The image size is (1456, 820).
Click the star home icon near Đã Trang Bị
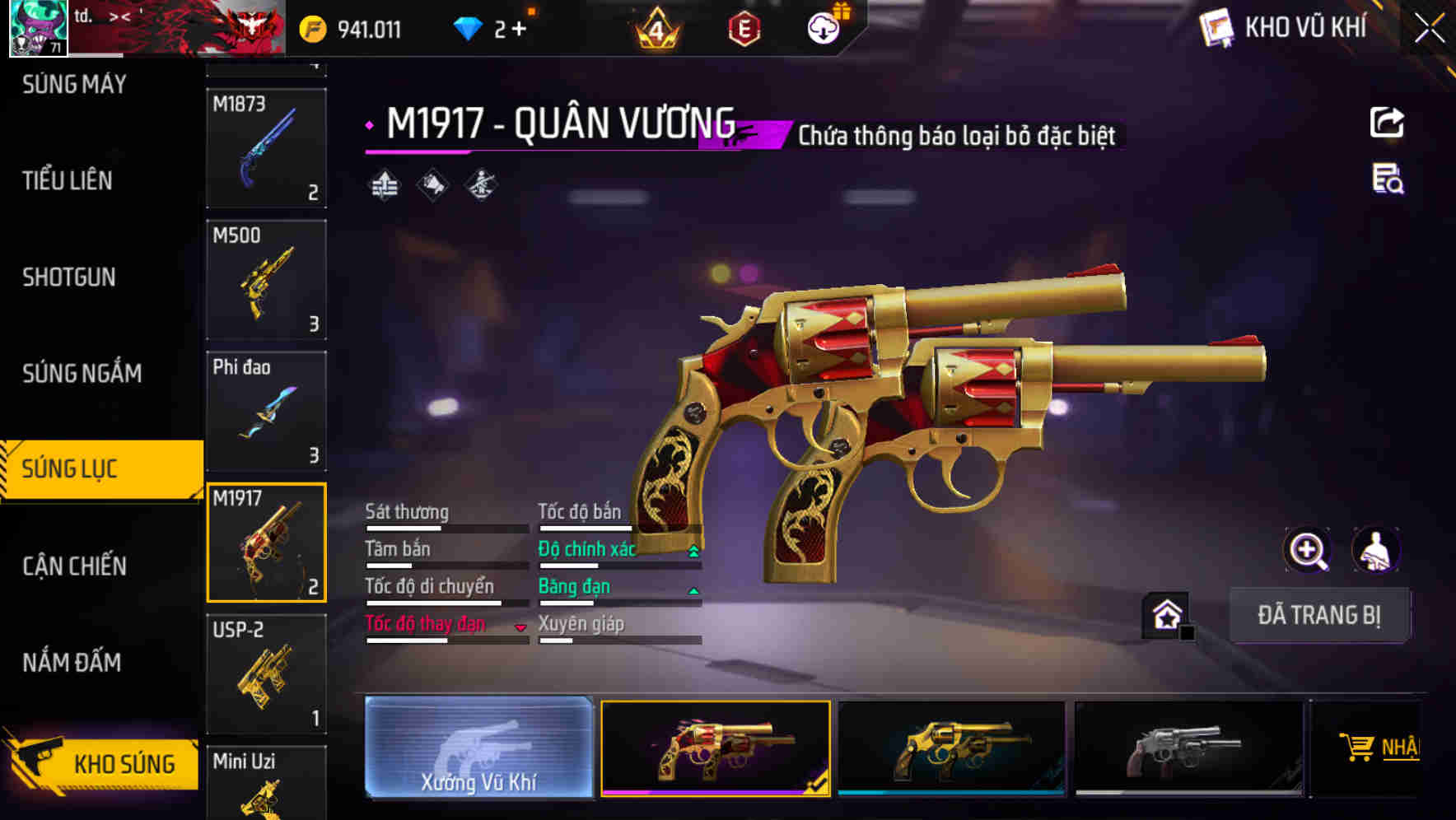(1166, 613)
